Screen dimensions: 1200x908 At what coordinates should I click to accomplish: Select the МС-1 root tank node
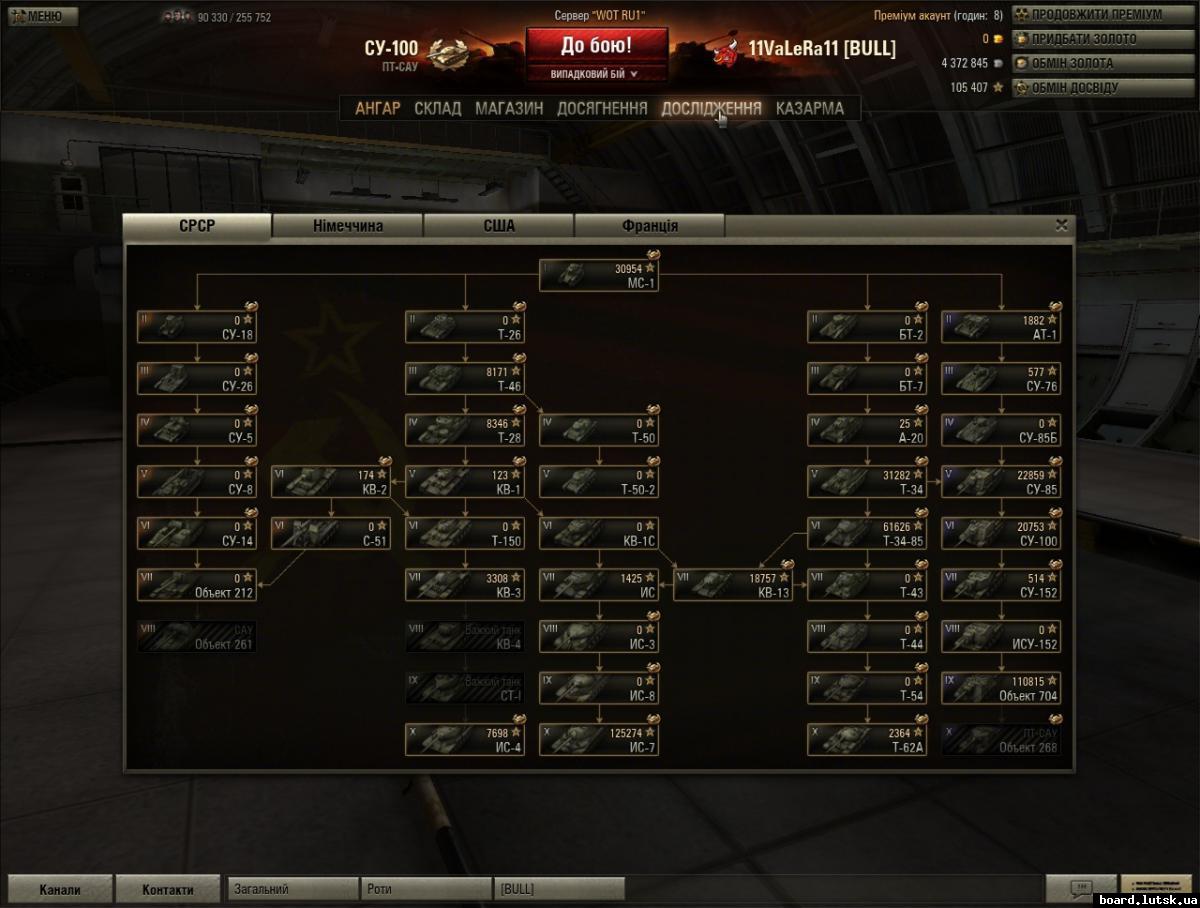[x=599, y=276]
